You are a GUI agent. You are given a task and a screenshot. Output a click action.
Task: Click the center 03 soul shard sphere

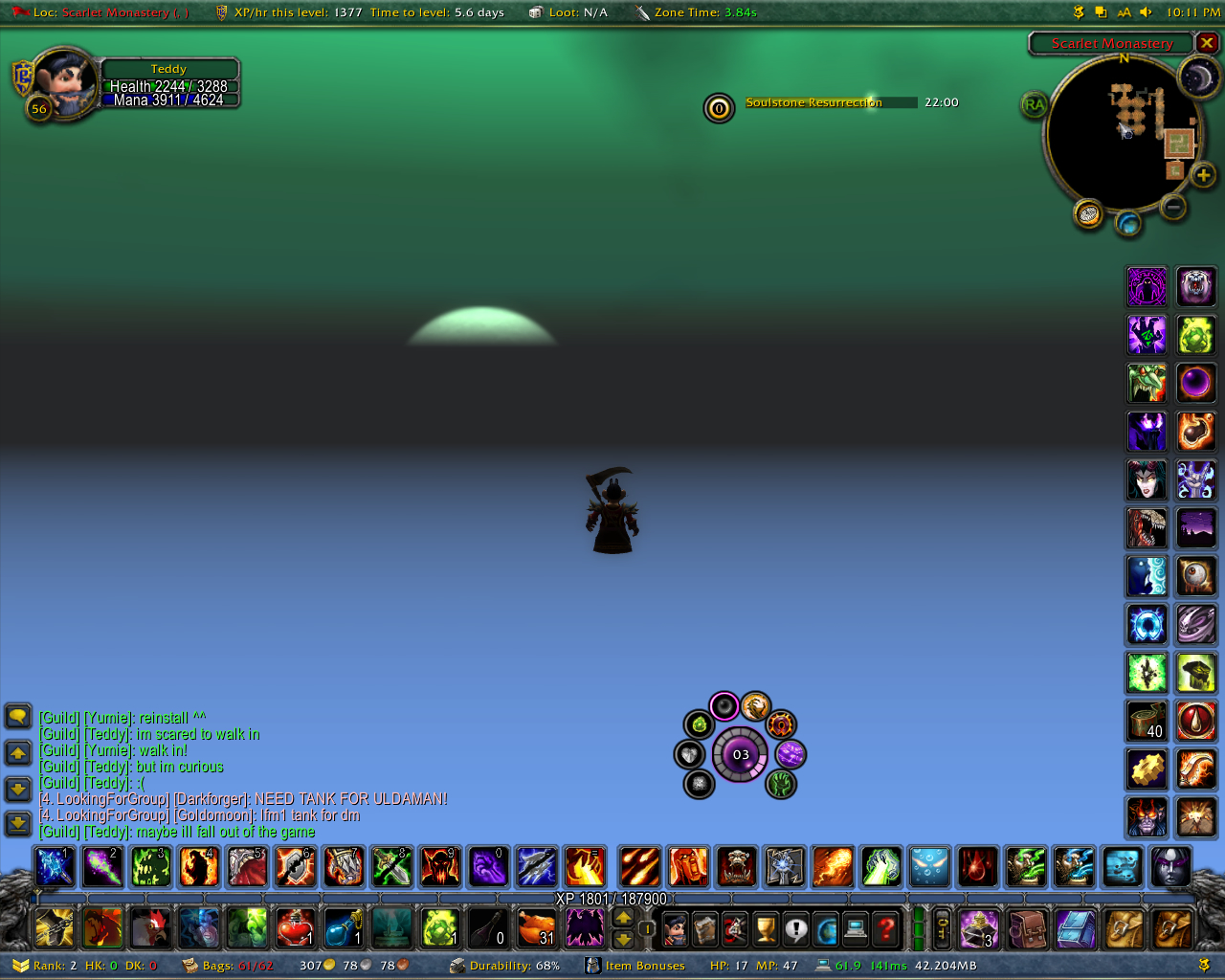tap(741, 754)
